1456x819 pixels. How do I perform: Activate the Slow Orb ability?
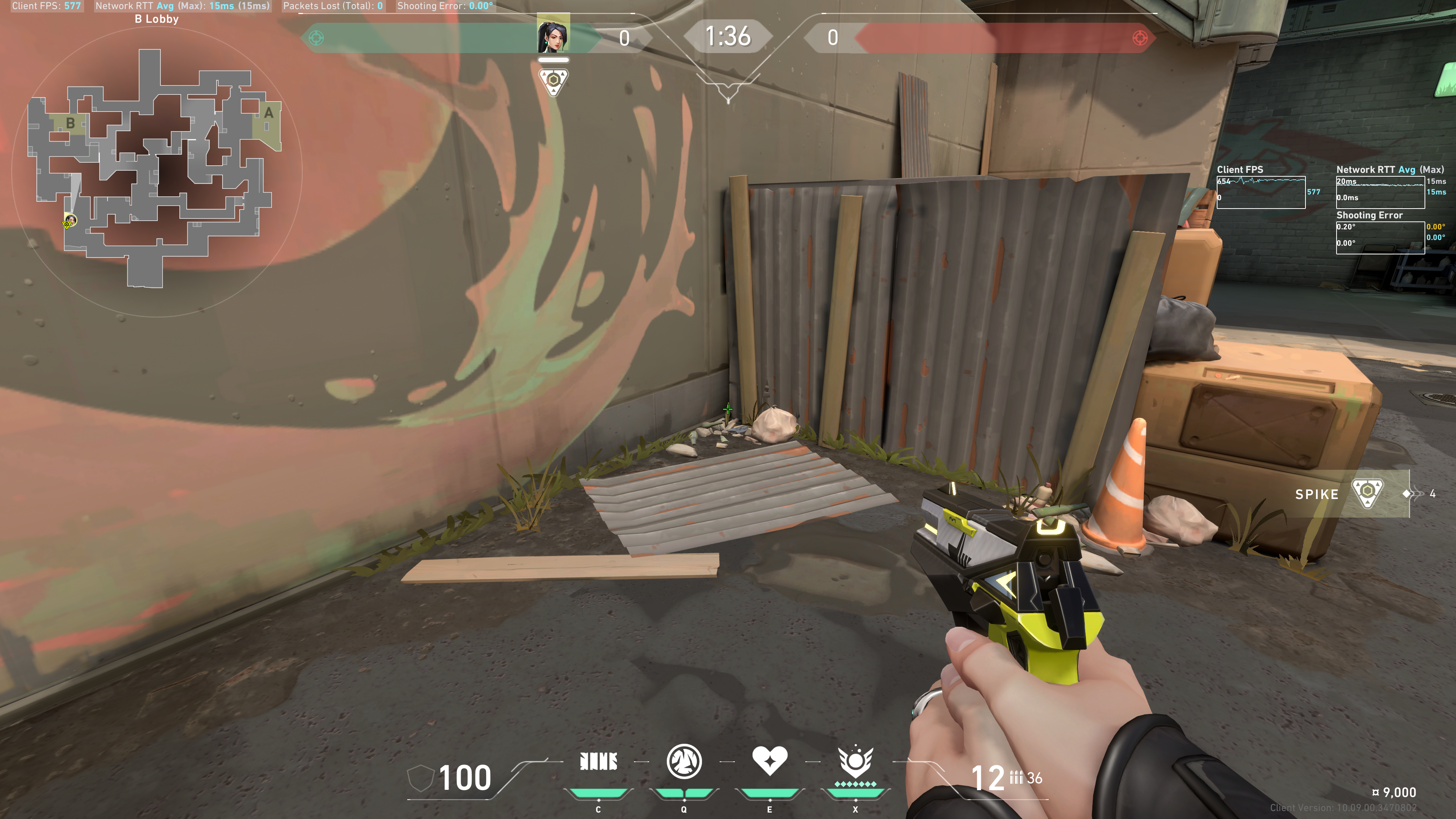(x=684, y=762)
